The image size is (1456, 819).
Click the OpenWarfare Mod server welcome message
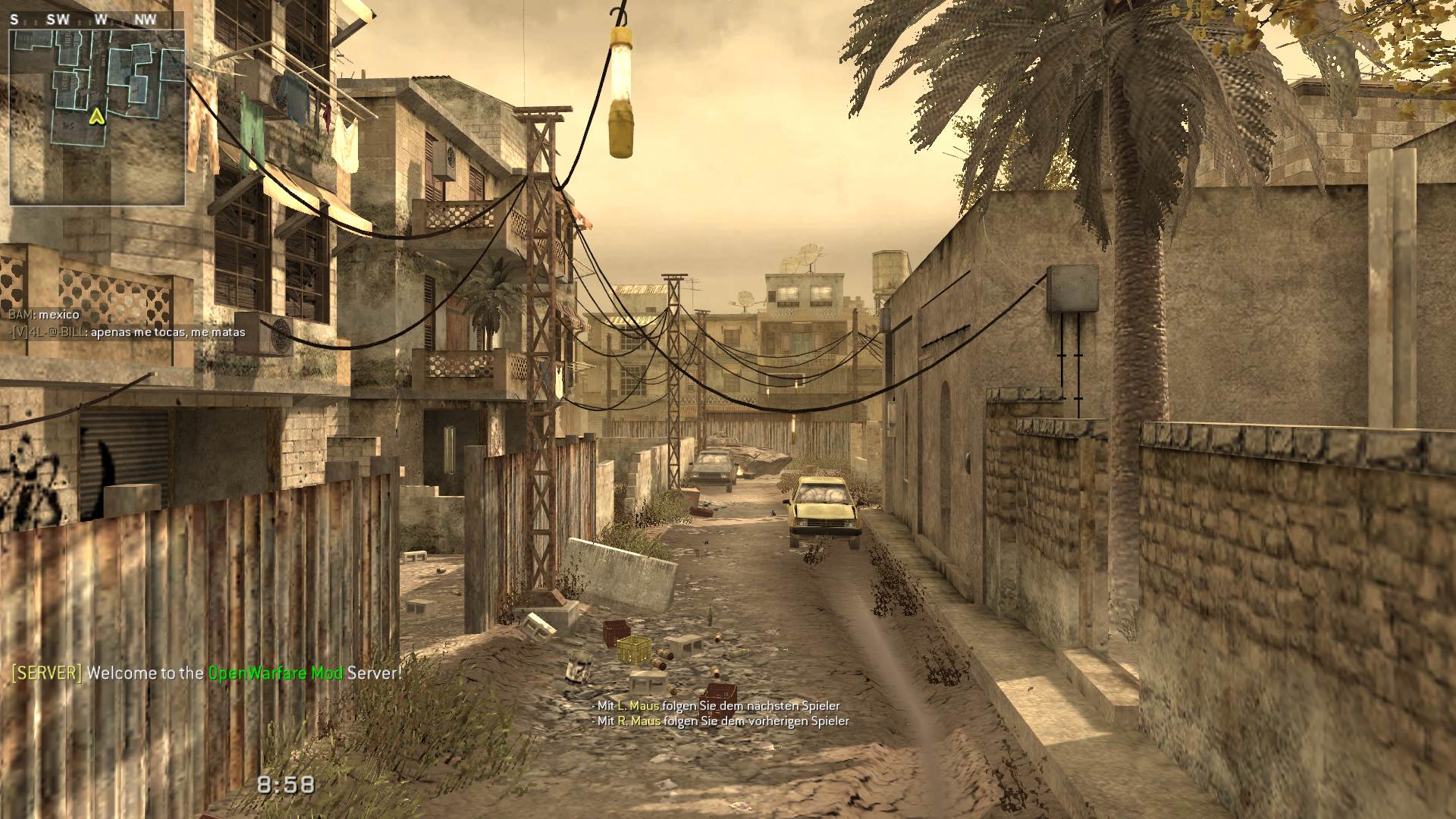pyautogui.click(x=206, y=673)
